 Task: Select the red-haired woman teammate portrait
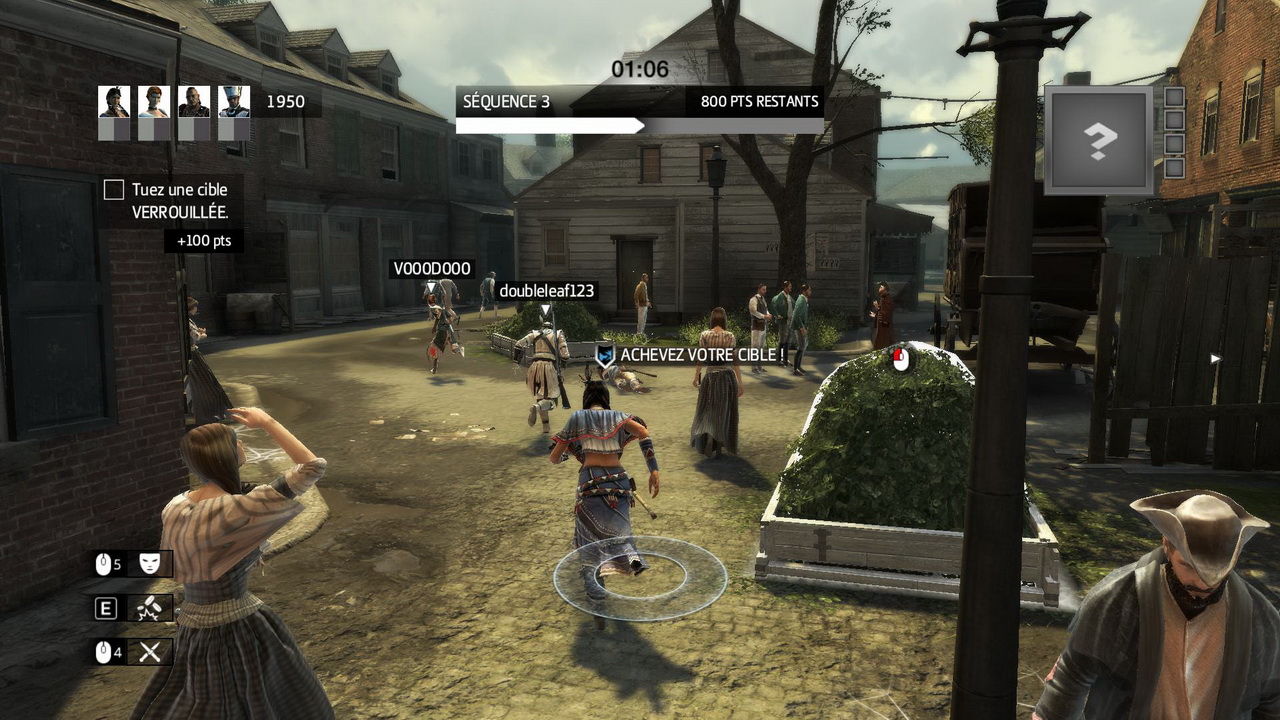coord(154,102)
